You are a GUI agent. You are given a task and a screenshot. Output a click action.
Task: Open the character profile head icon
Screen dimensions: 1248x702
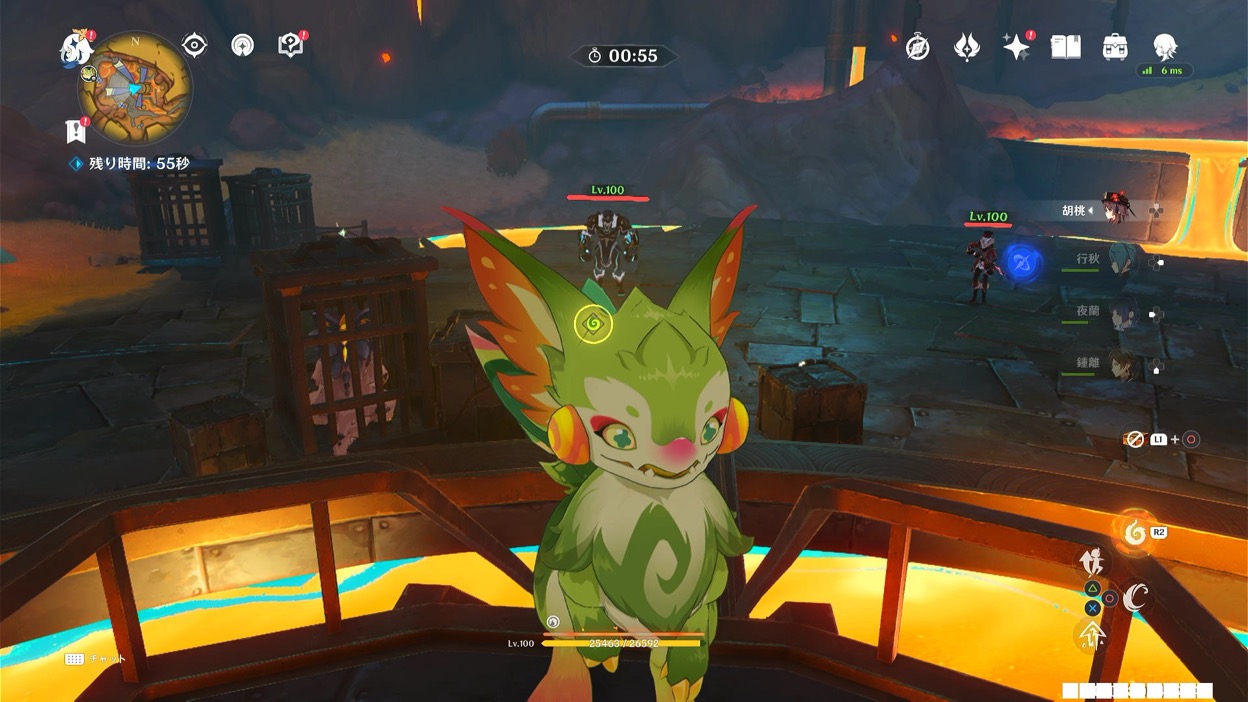[1164, 46]
